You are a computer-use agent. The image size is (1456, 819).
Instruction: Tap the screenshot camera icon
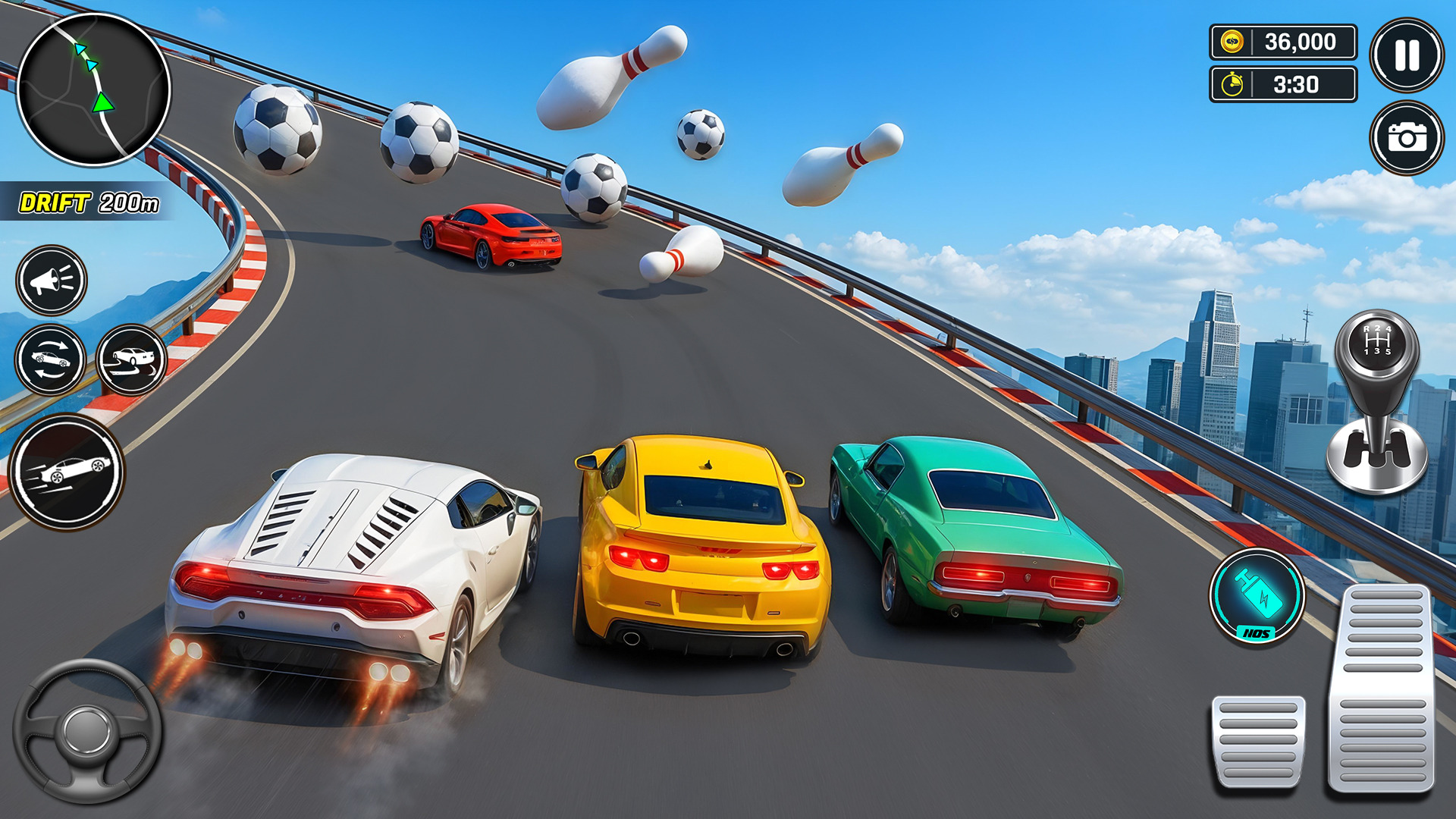click(1407, 136)
